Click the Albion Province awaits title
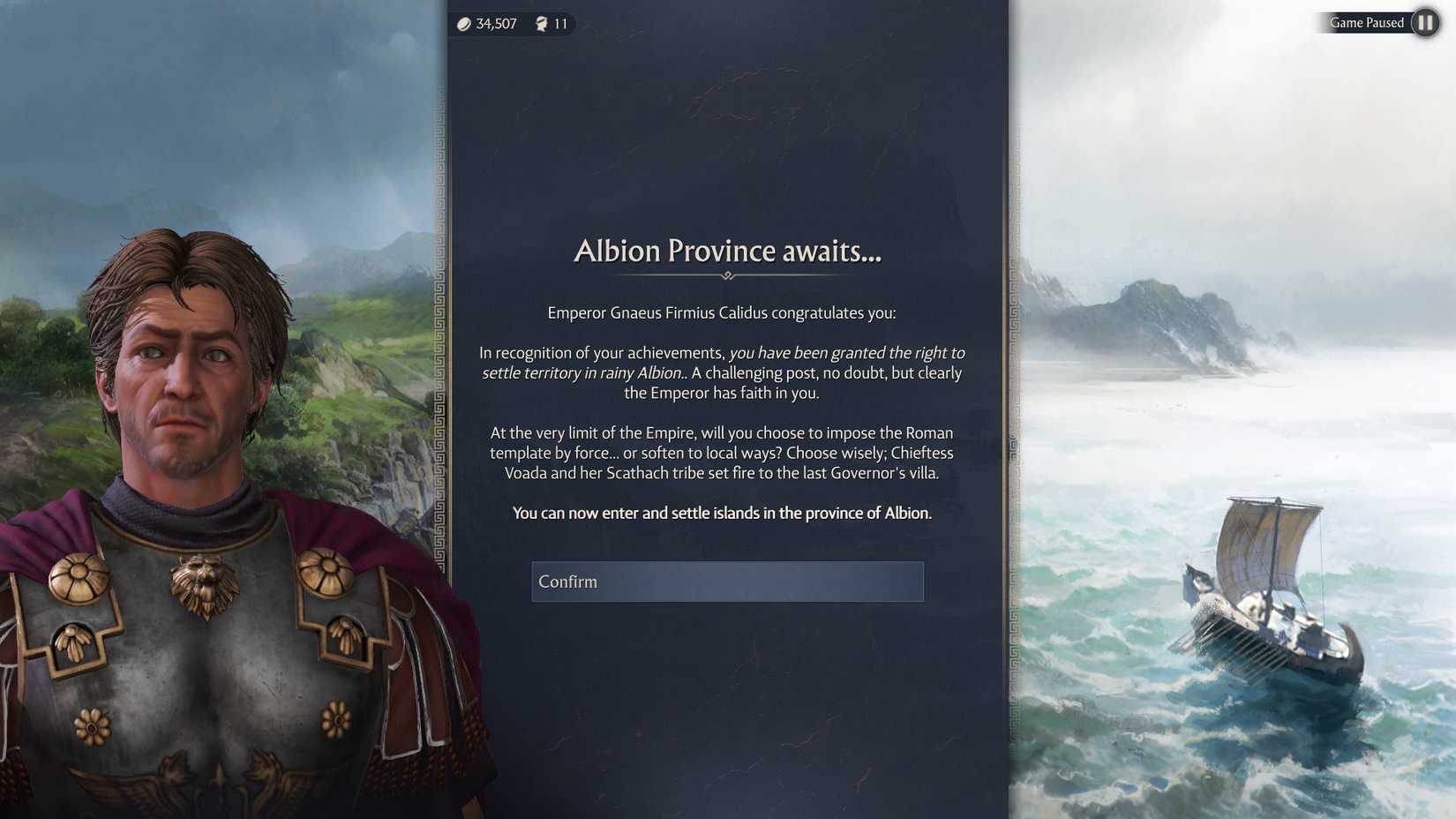Viewport: 1456px width, 819px height. coord(727,252)
